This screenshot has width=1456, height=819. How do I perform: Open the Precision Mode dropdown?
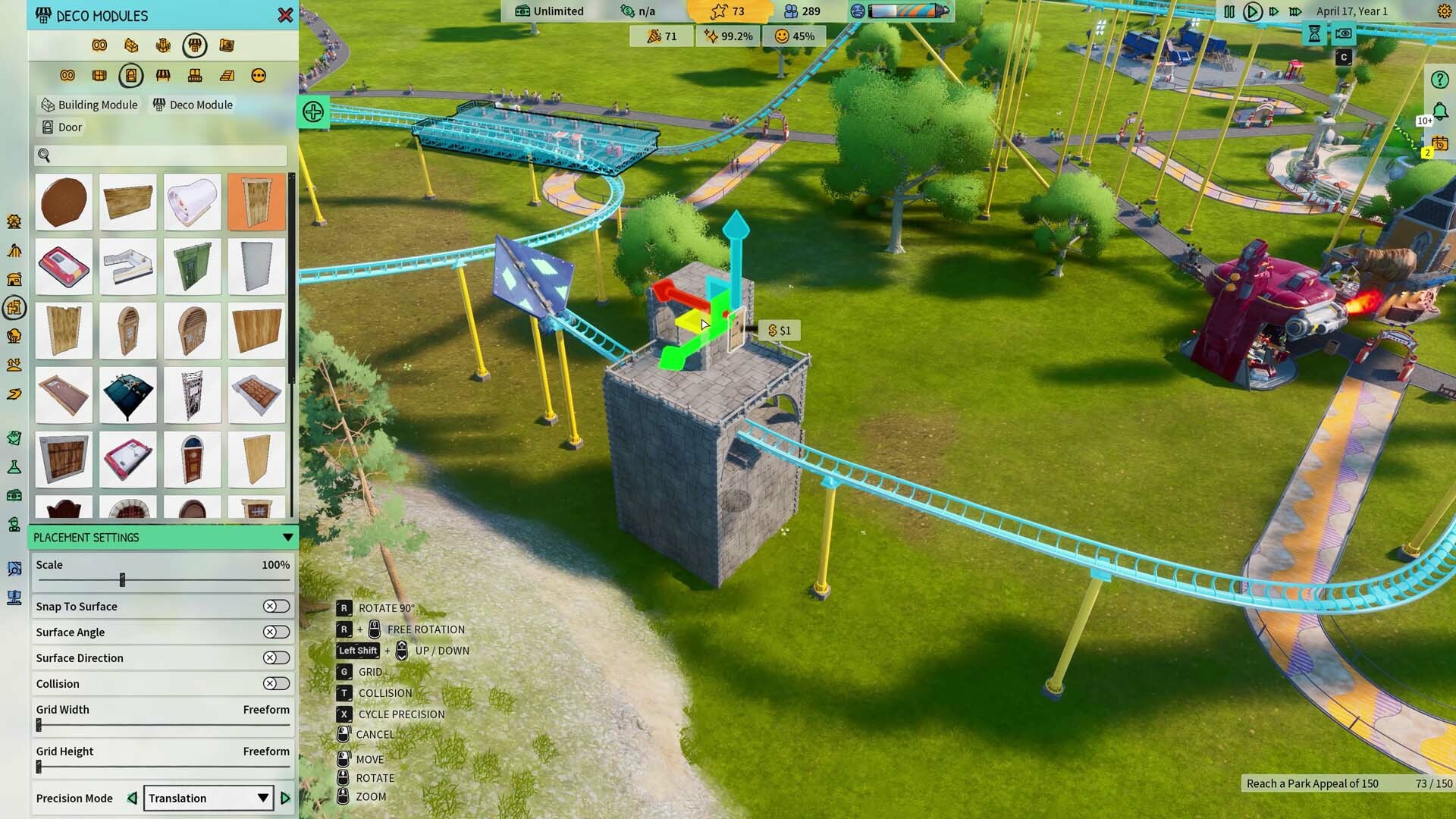[209, 798]
